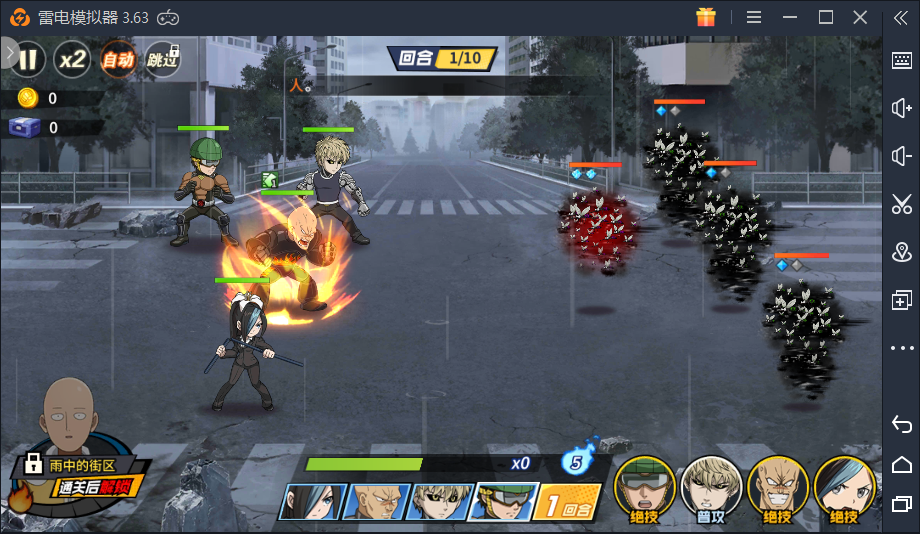Select the Genos turn-order card

(x=440, y=501)
